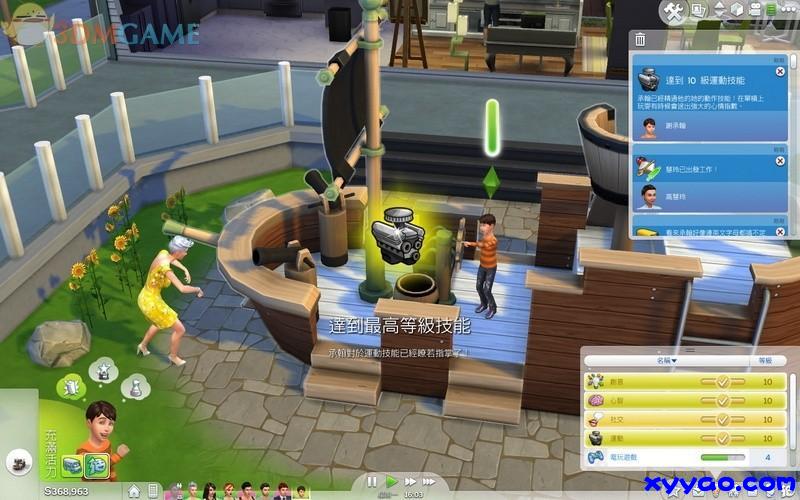Close the 'left for work' notification

tap(780, 160)
